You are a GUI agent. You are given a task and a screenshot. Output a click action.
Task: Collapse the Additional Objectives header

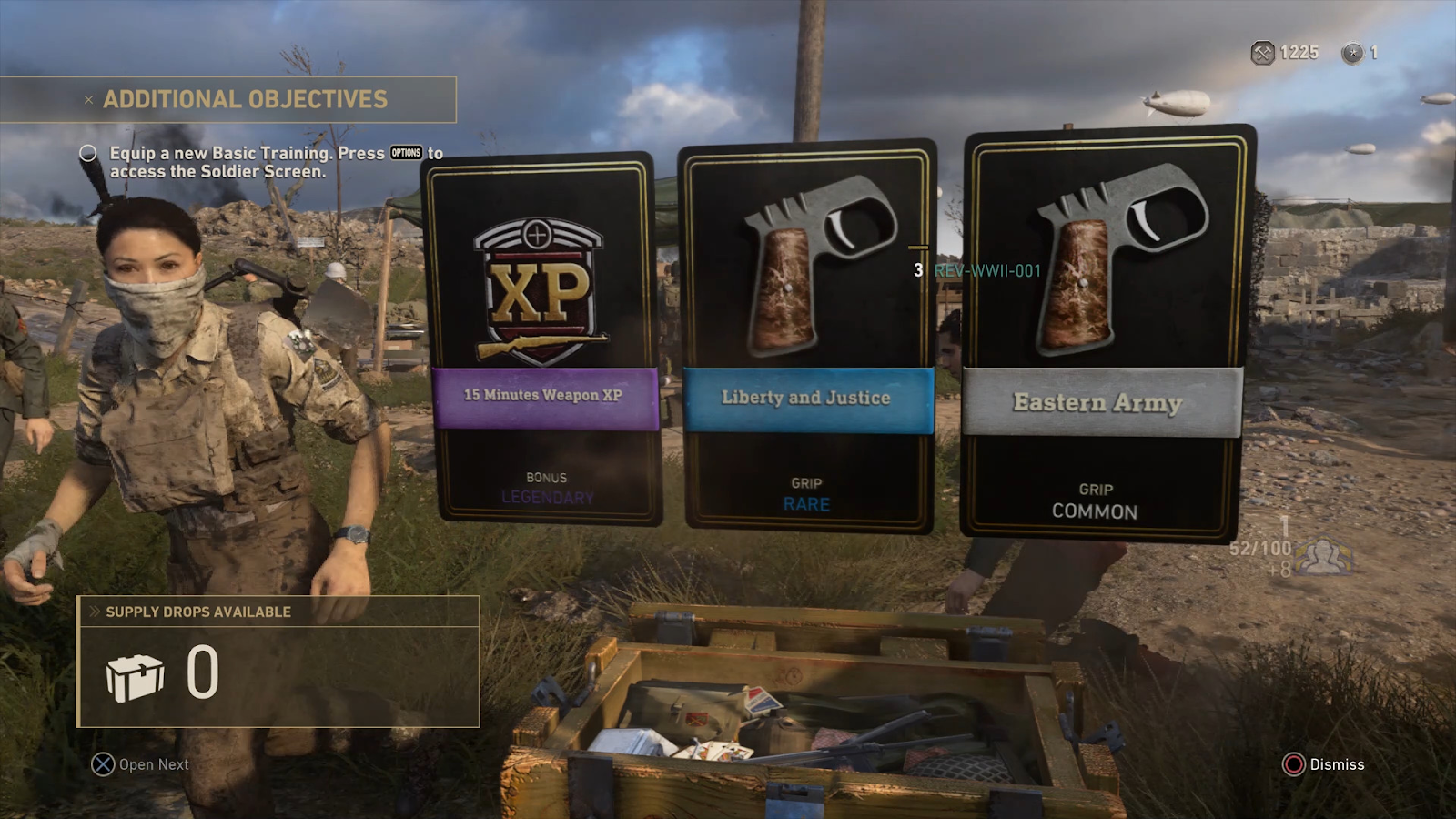point(88,100)
